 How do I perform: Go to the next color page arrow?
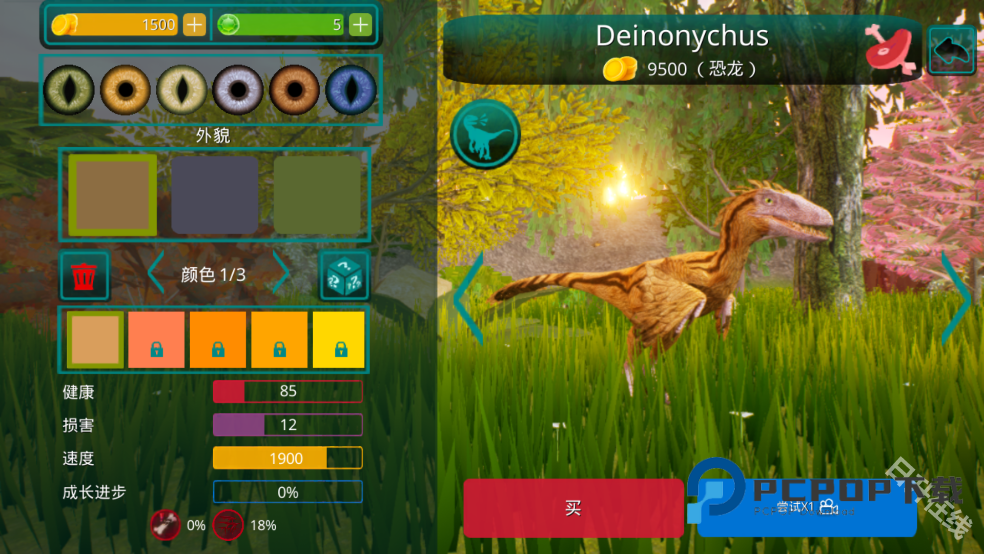tap(282, 274)
